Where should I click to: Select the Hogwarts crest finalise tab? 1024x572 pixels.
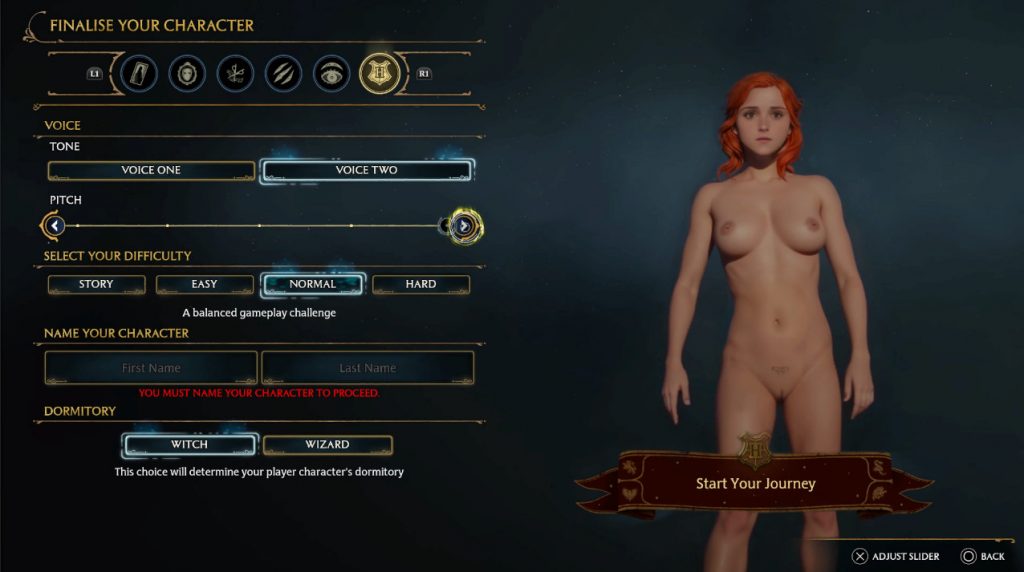tap(379, 72)
